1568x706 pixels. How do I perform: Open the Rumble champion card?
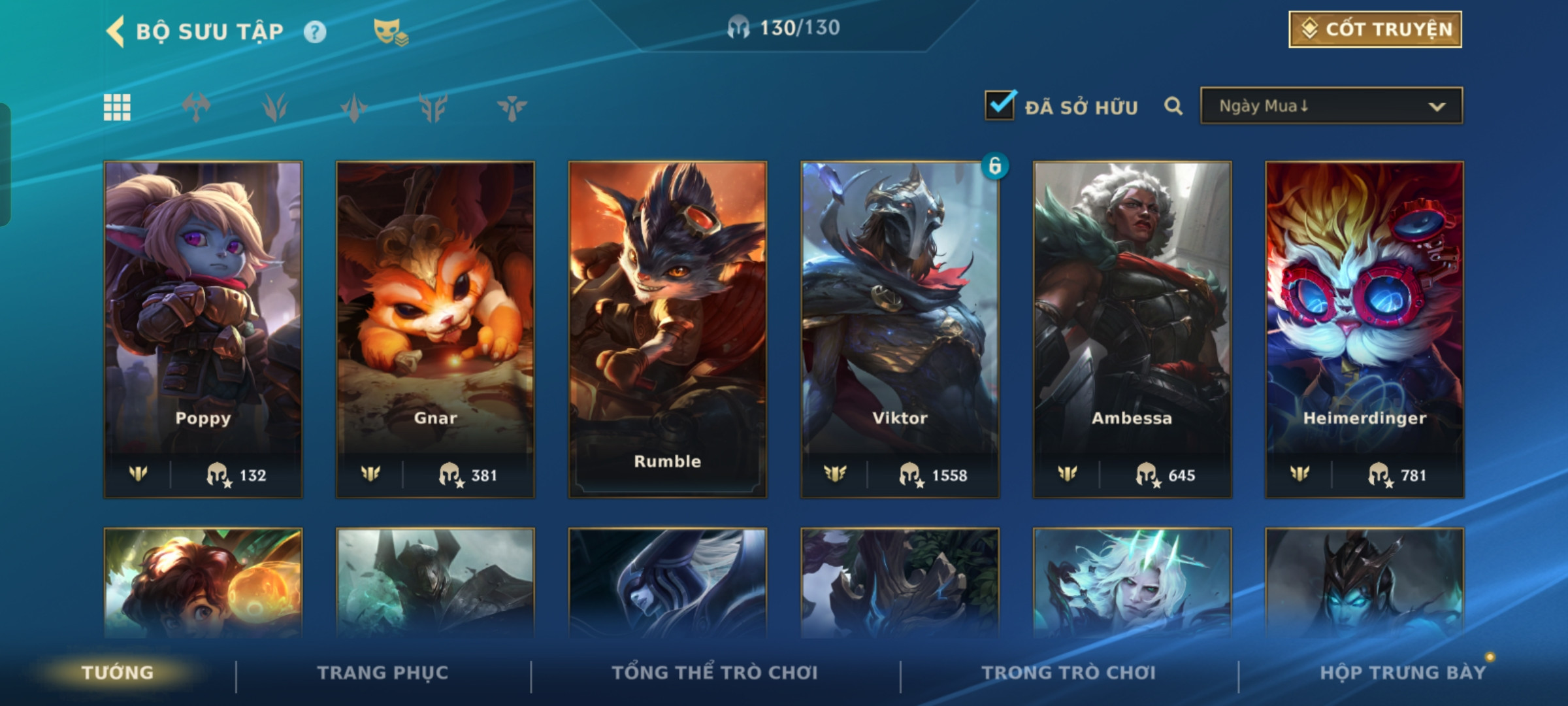tap(667, 329)
